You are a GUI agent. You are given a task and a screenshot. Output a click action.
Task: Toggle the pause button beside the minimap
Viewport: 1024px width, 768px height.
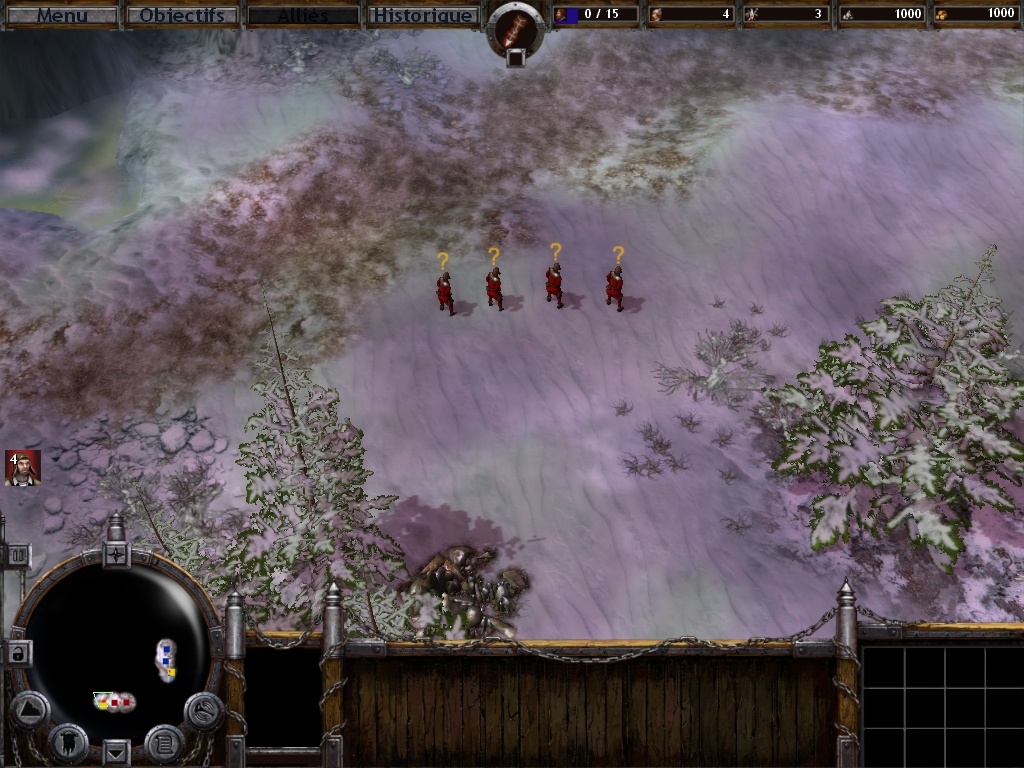coord(17,555)
